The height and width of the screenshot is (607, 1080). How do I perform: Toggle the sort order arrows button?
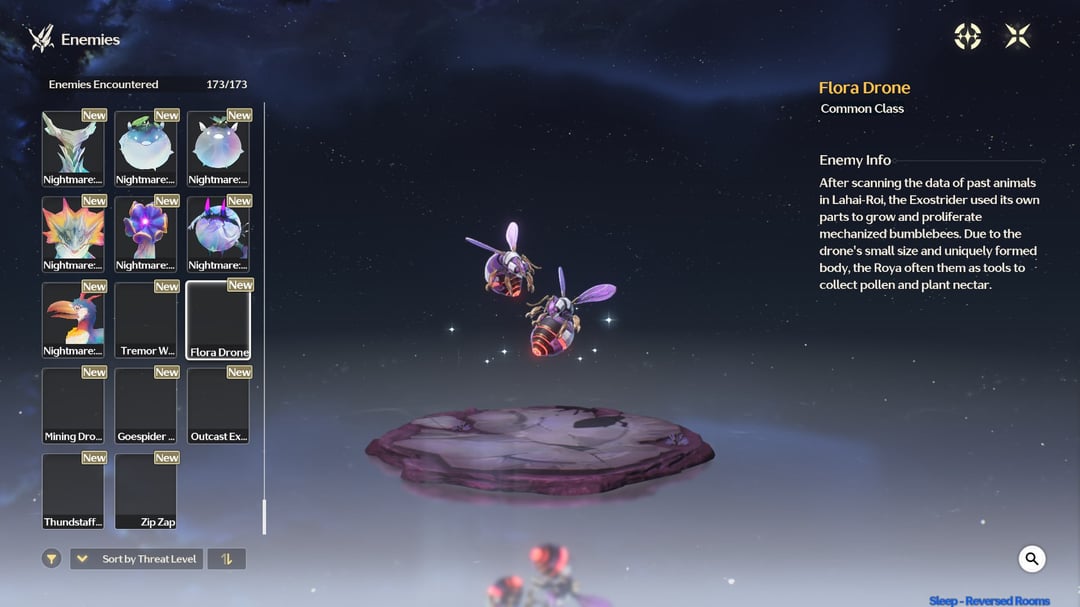(226, 559)
